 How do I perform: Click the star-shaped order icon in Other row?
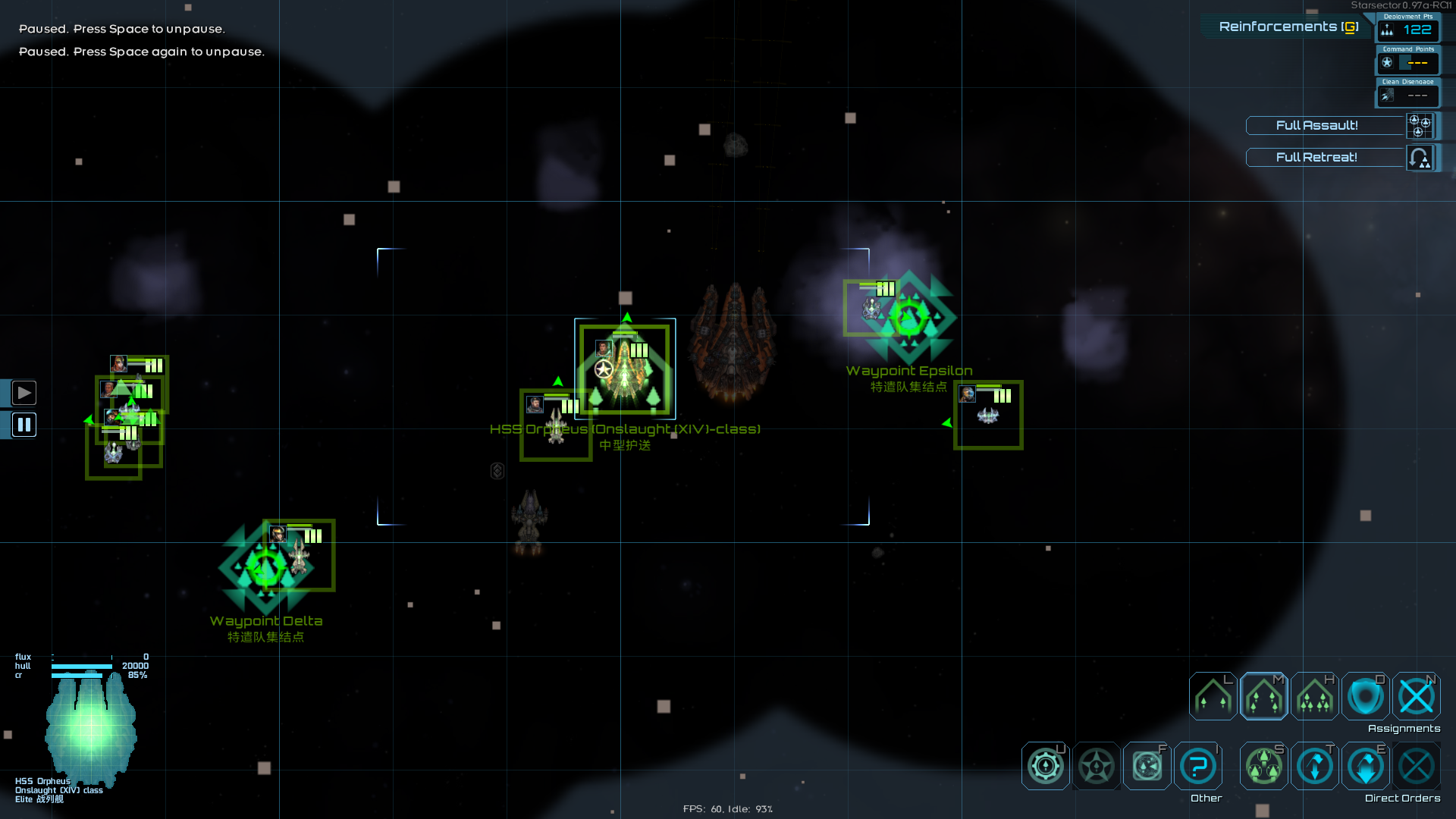click(x=1096, y=766)
